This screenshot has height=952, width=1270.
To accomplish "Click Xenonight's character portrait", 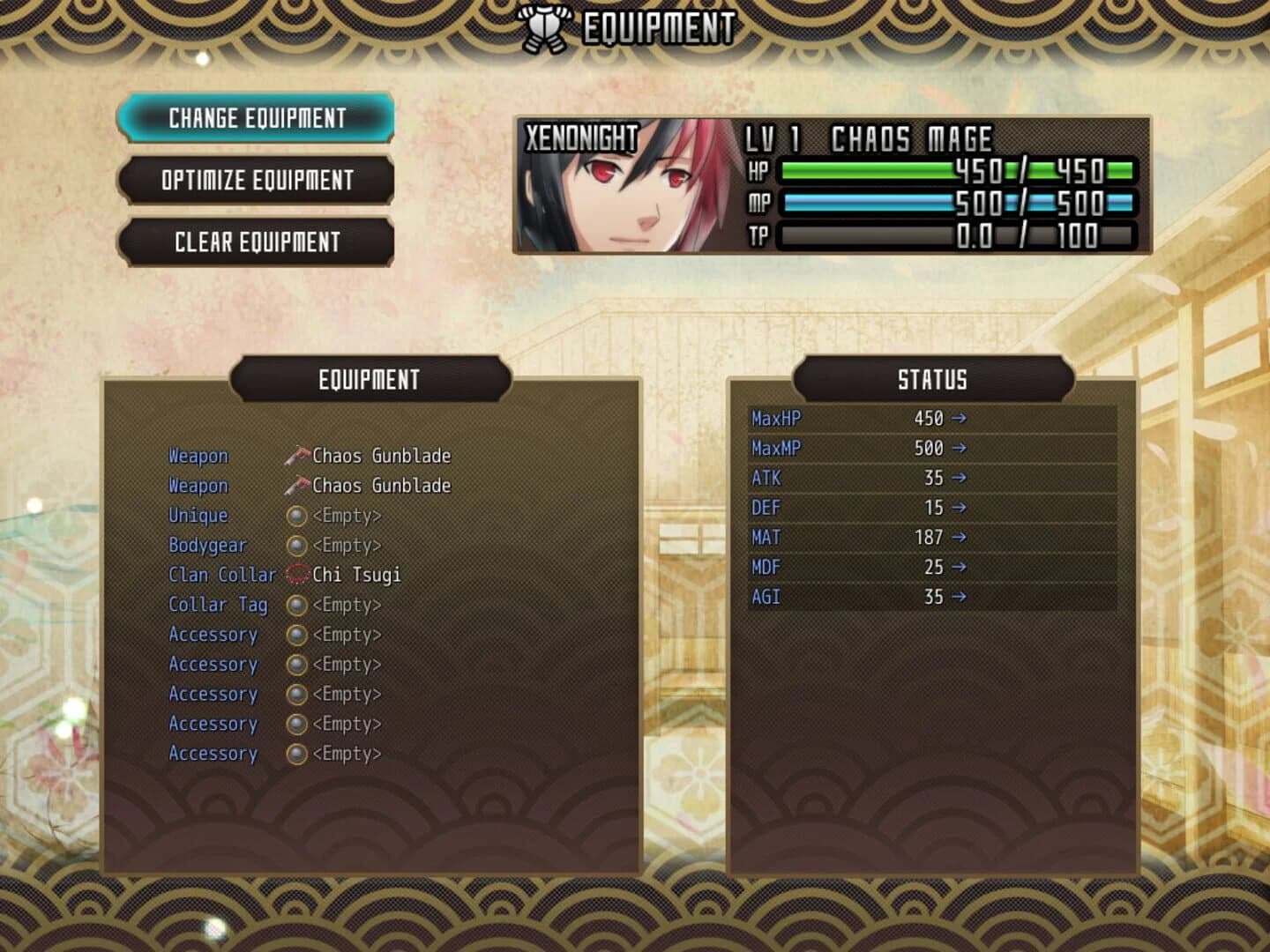I will coord(631,185).
